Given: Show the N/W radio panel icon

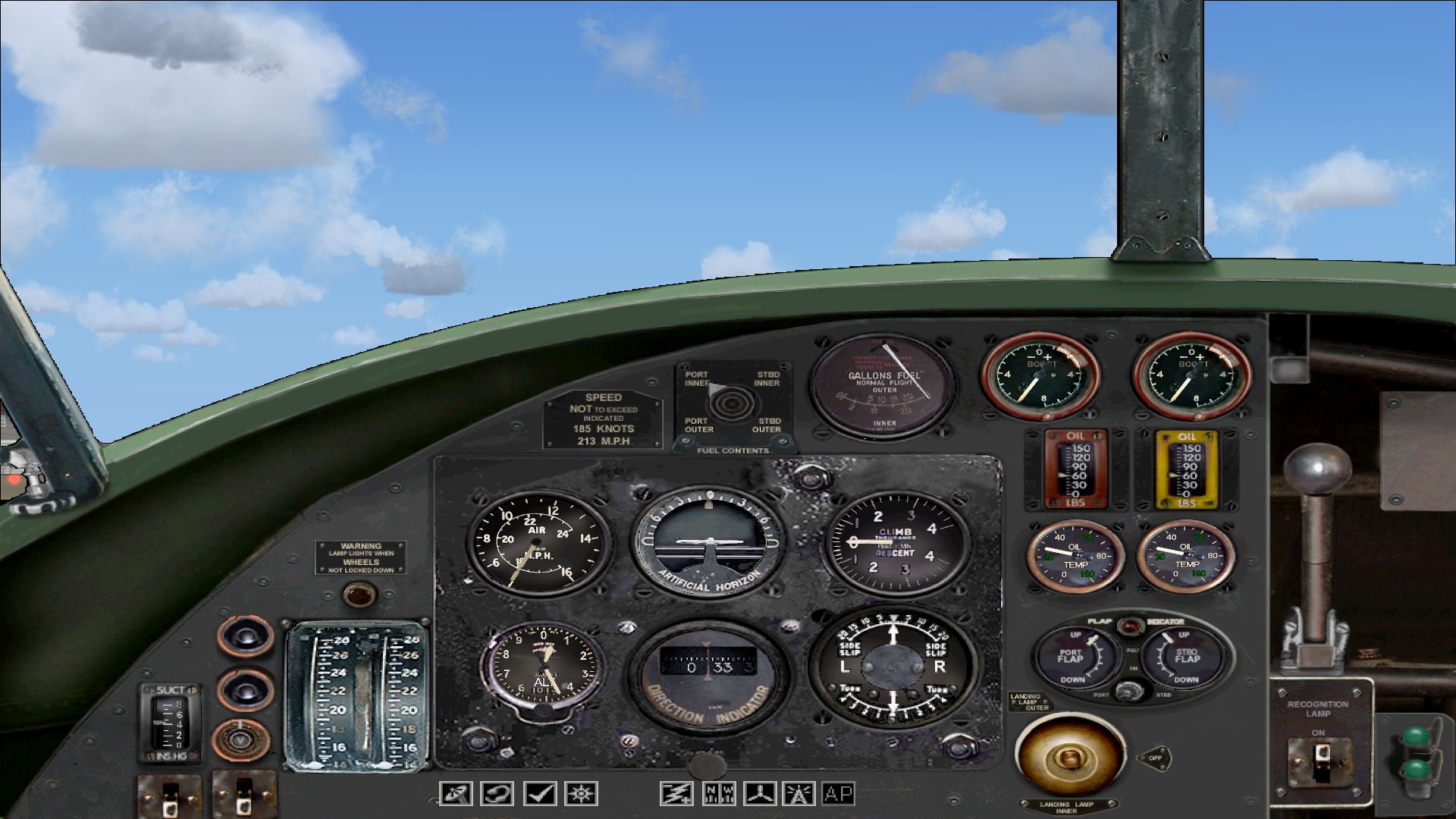Looking at the screenshot, I should [x=718, y=794].
